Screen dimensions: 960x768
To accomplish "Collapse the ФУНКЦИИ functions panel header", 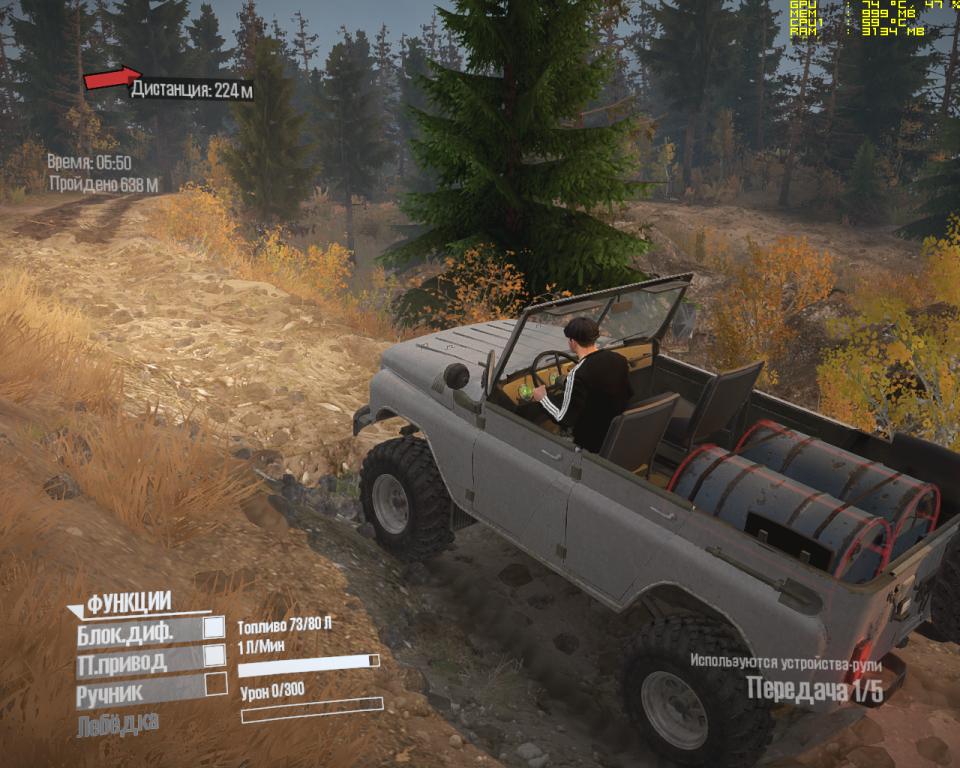I will (120, 601).
